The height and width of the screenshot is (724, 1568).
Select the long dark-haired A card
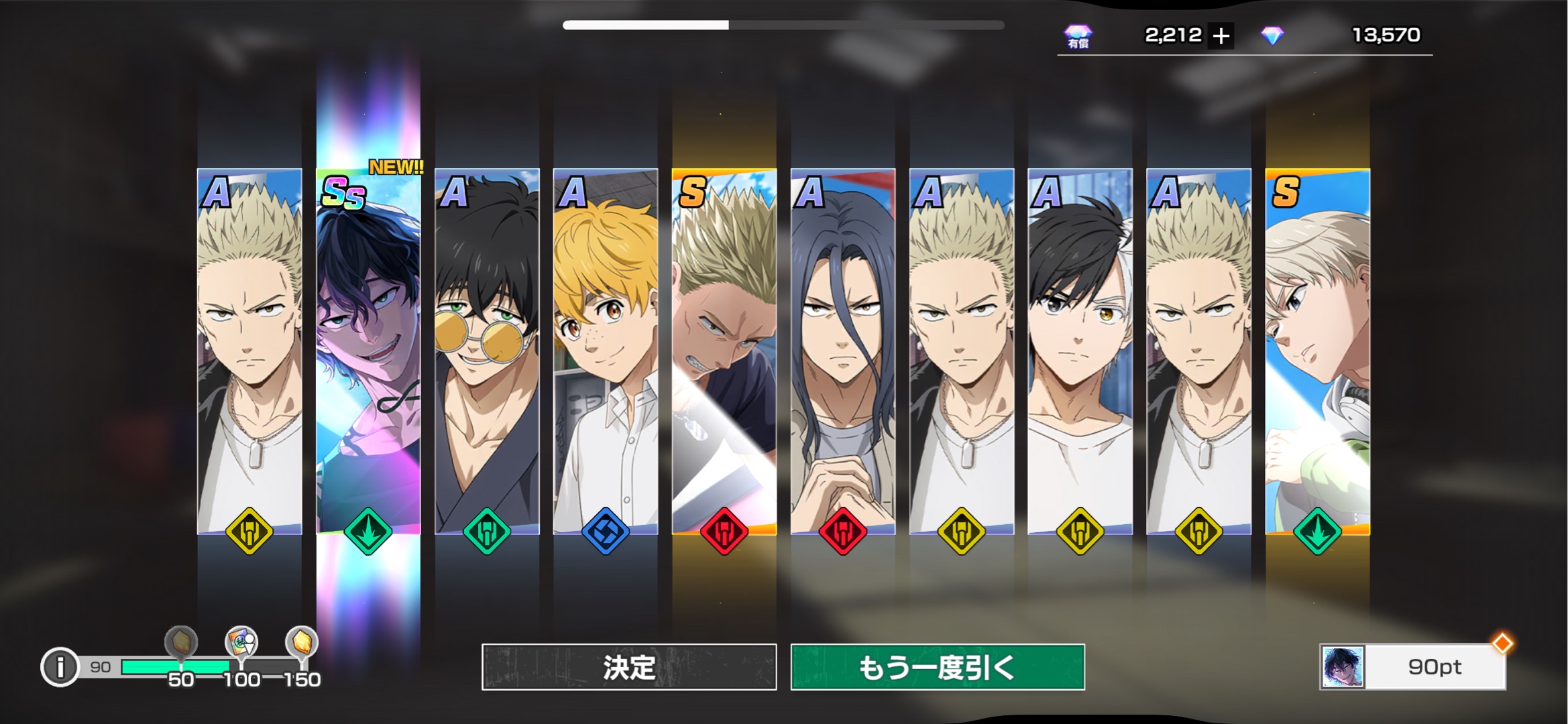click(843, 352)
